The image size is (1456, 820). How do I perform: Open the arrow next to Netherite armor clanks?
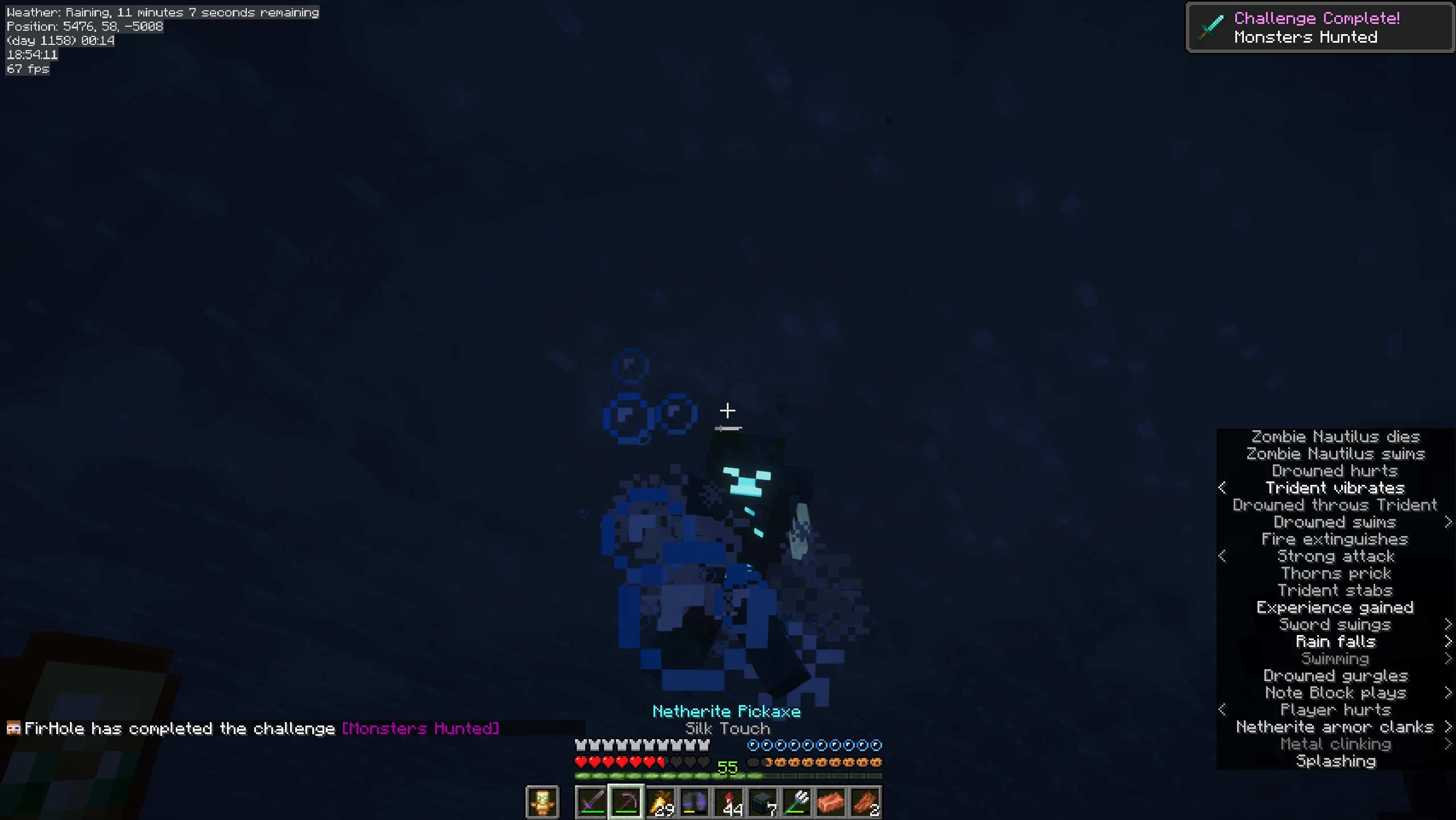(x=1448, y=727)
